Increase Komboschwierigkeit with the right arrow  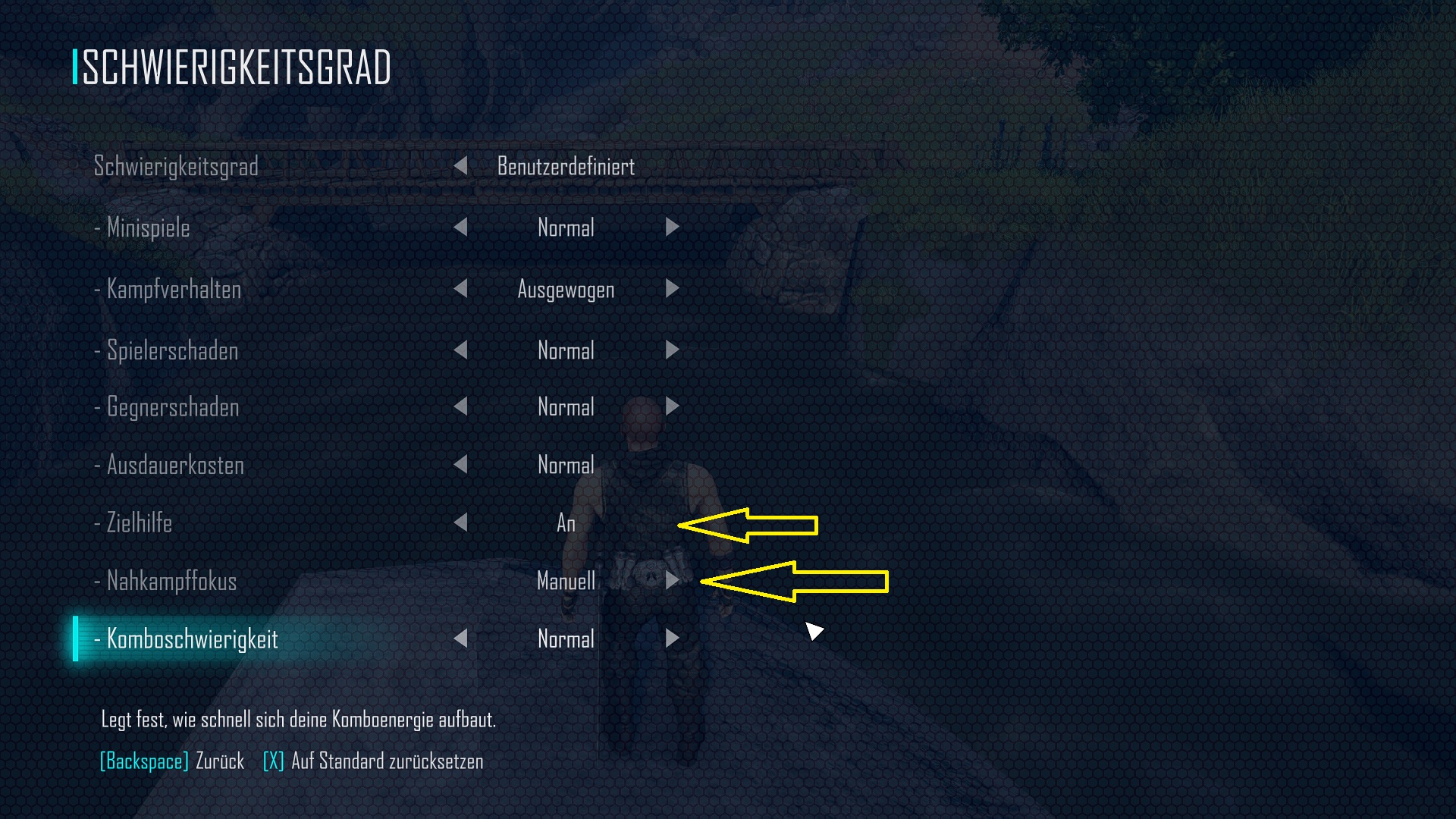tap(672, 639)
